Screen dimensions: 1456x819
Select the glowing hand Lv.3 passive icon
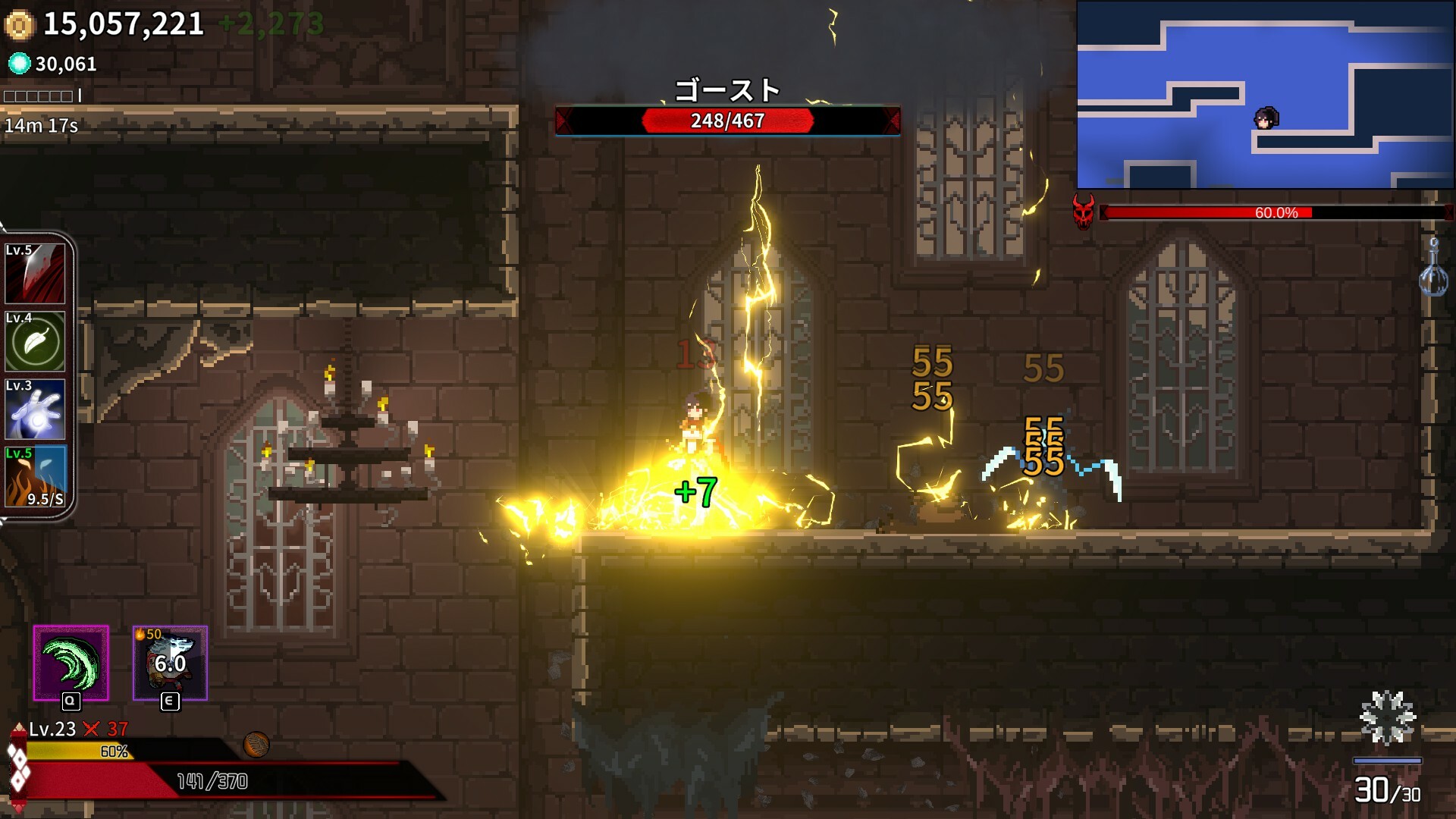pos(35,409)
